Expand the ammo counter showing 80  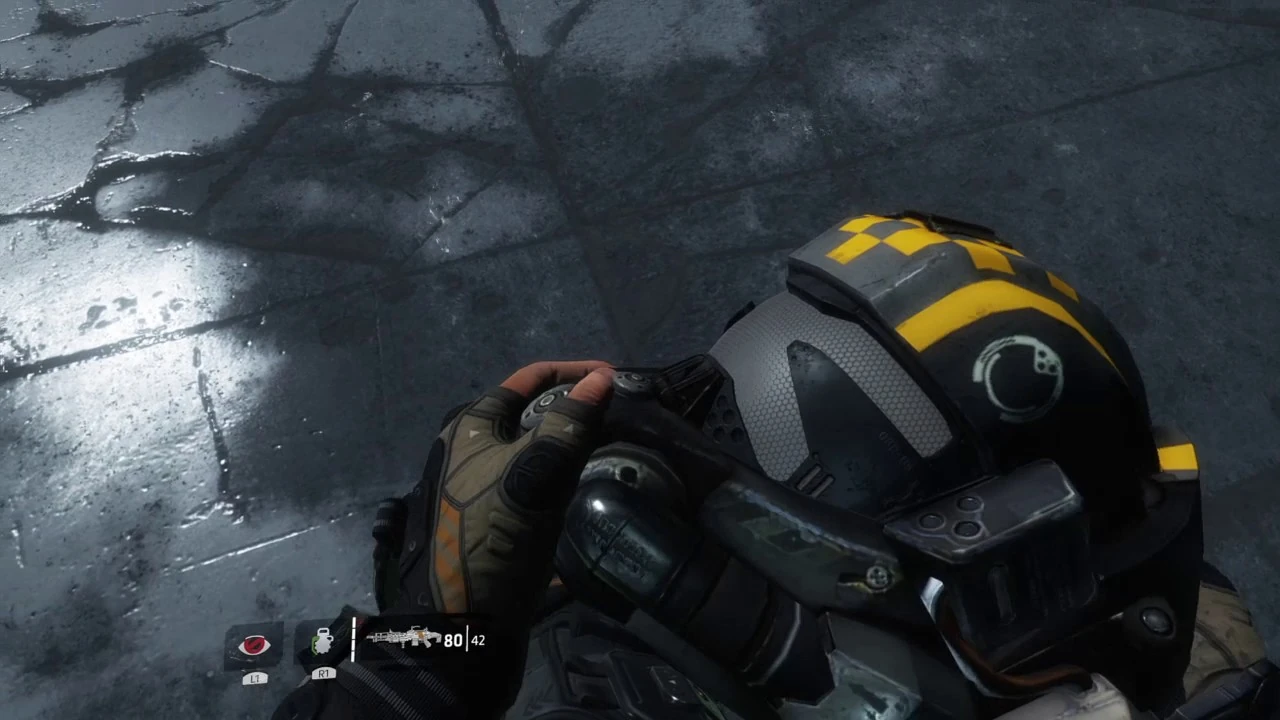coord(452,640)
